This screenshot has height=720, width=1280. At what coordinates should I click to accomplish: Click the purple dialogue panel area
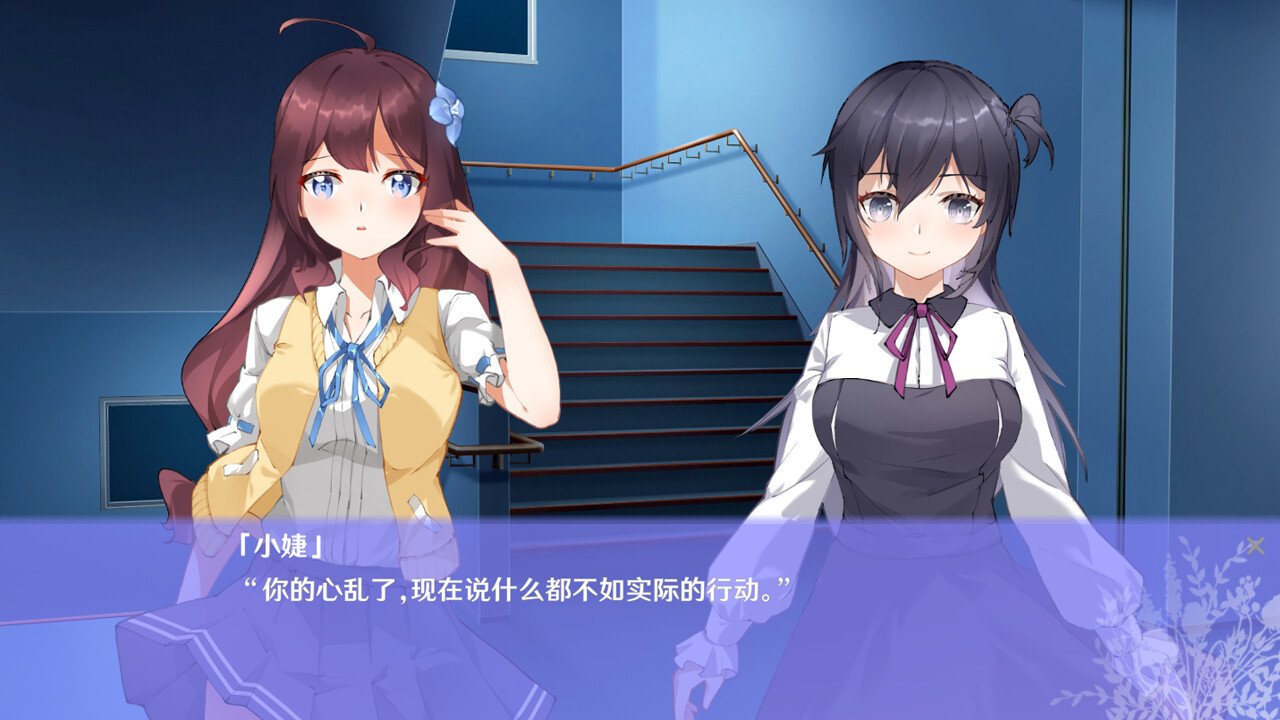[x=640, y=620]
